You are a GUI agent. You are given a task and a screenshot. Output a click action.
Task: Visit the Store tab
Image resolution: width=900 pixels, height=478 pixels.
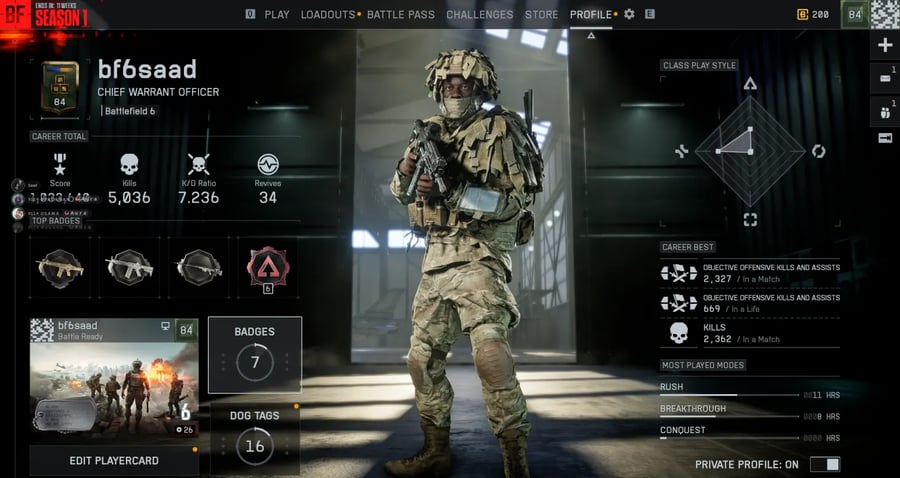point(542,15)
